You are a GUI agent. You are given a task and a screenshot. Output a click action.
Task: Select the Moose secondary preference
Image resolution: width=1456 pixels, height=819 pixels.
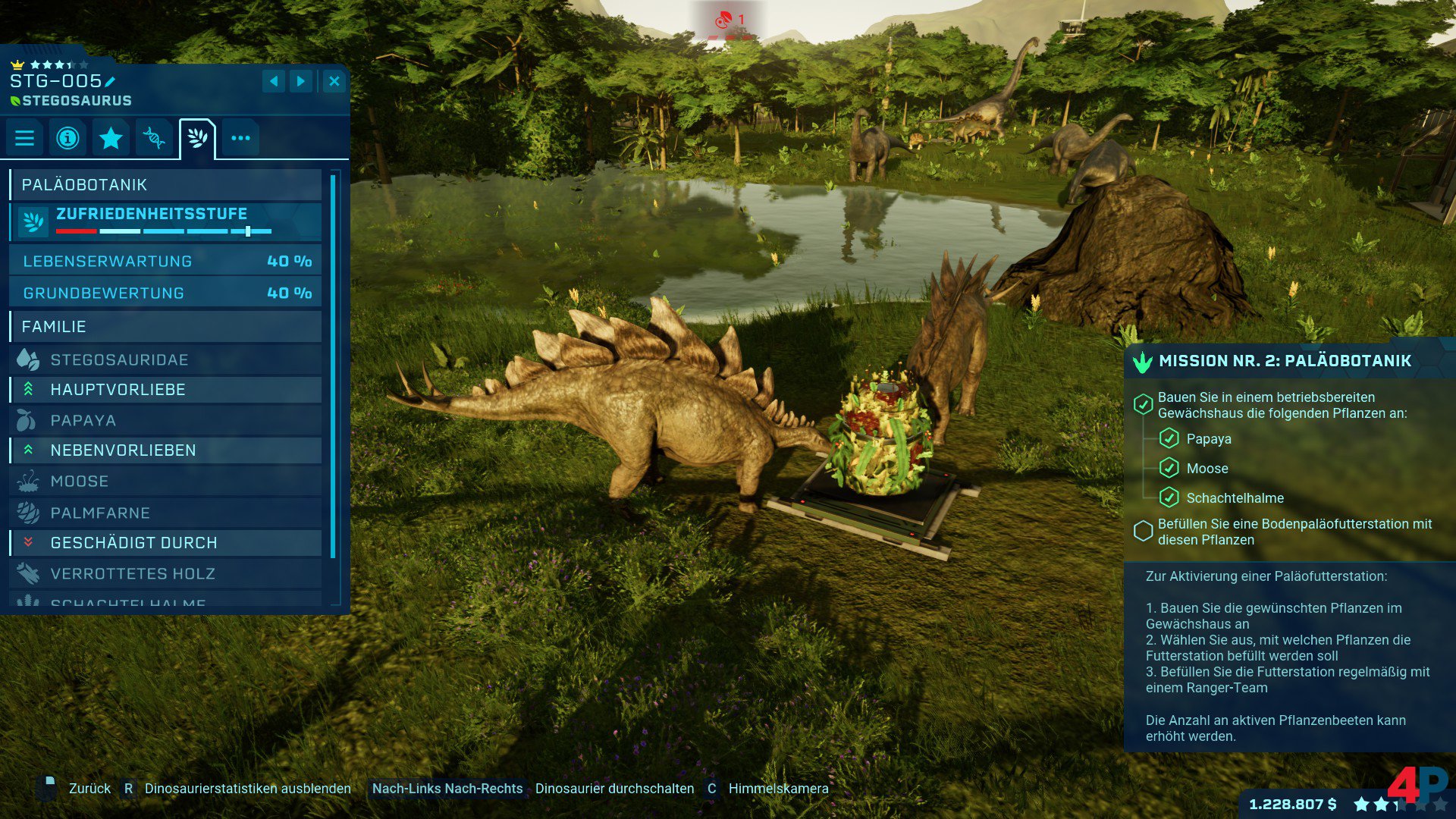165,481
